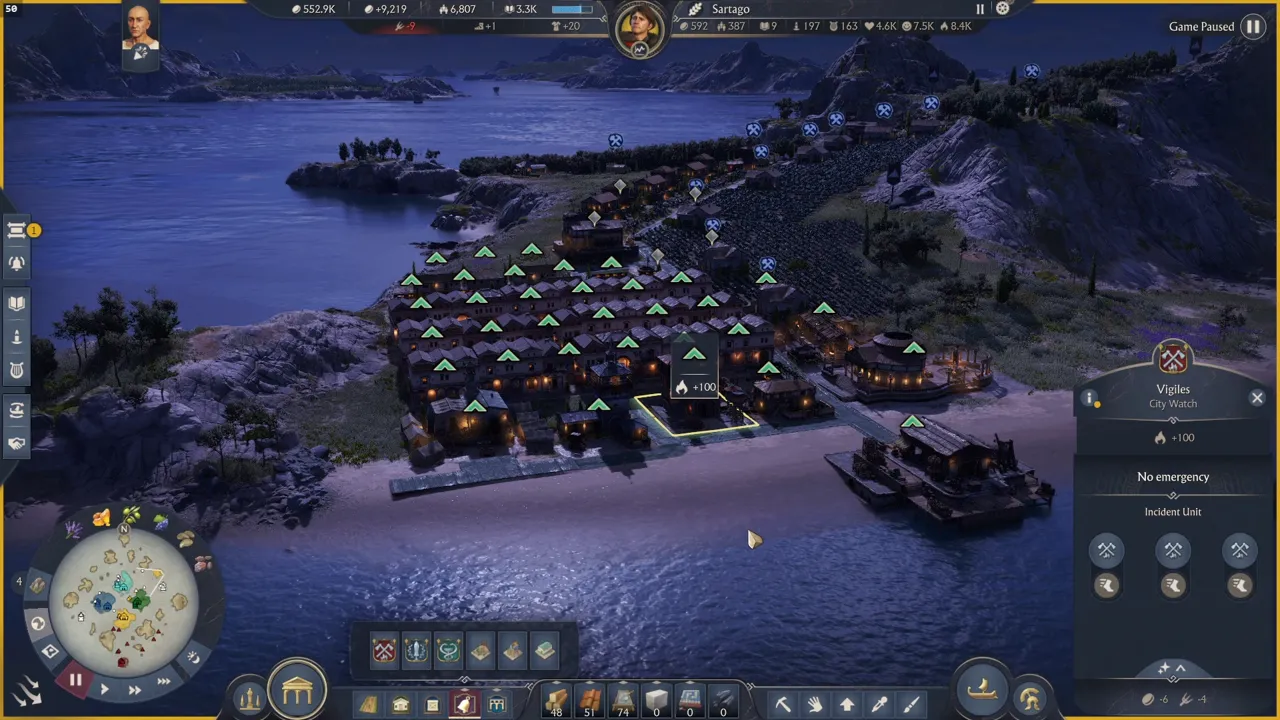The image size is (1280, 720).
Task: Select the demolish pickaxe tool
Action: pyautogui.click(x=783, y=703)
